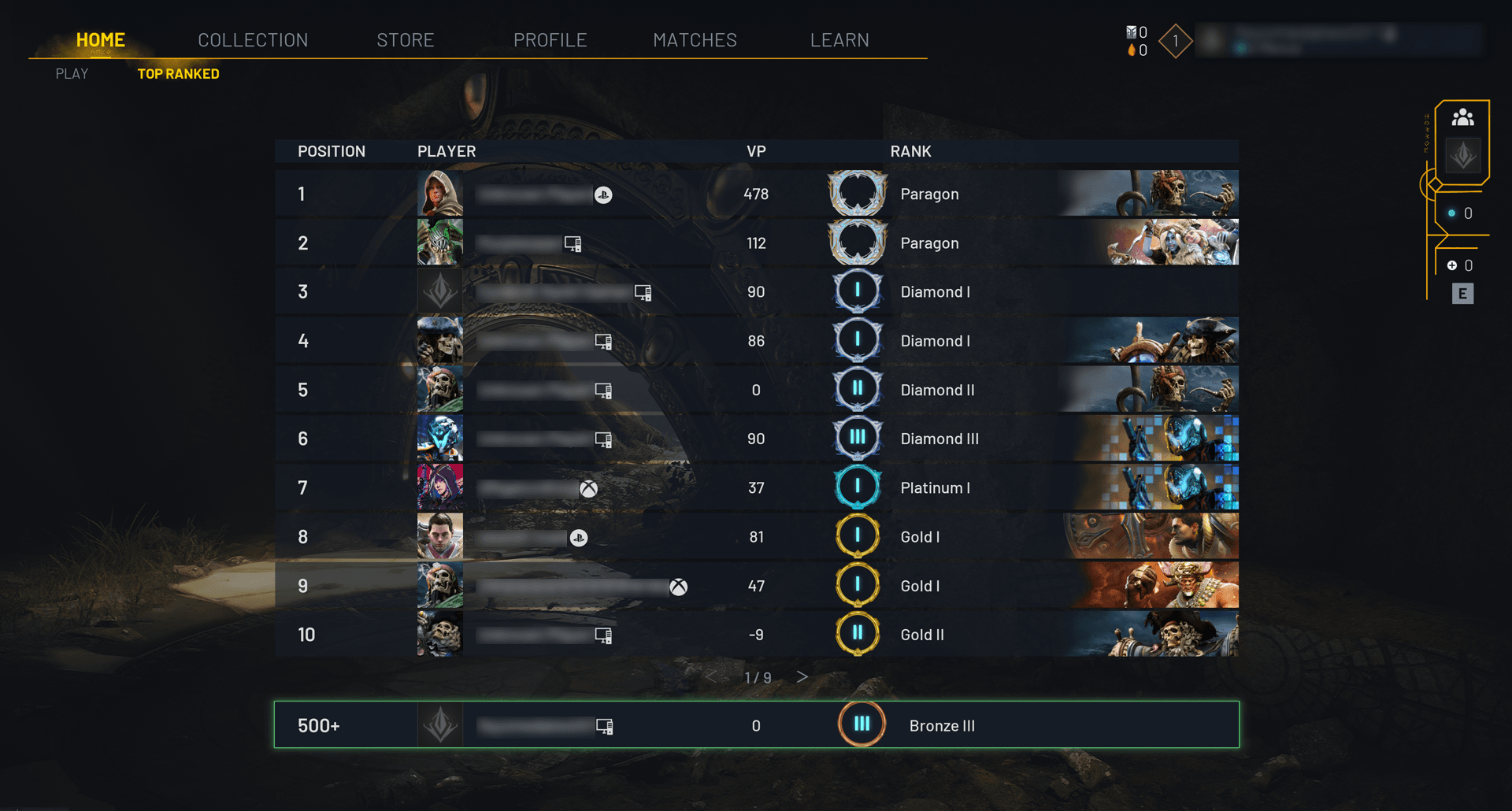Select the Learn tab

[839, 40]
